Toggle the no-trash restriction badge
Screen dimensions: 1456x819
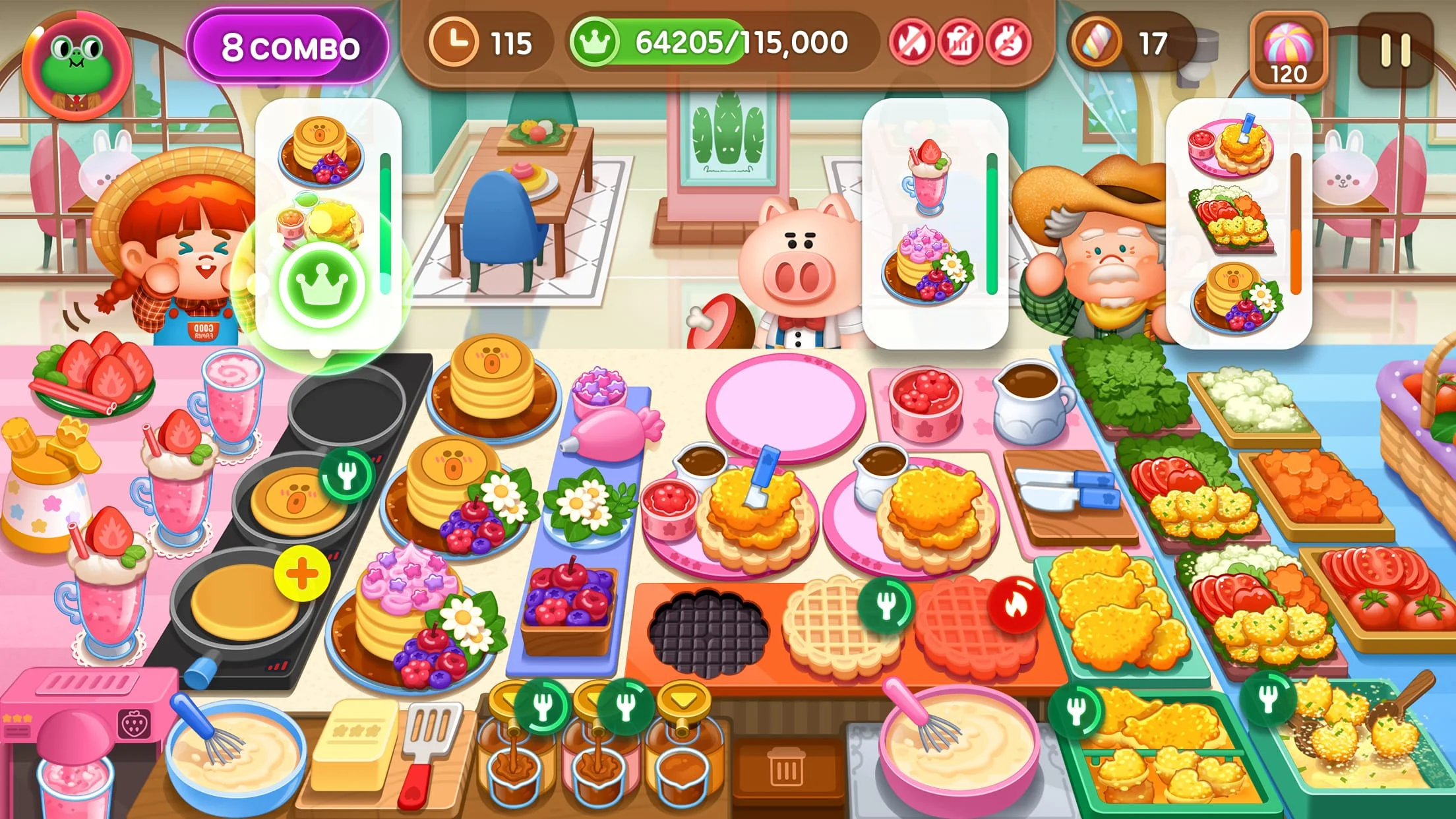tap(962, 41)
